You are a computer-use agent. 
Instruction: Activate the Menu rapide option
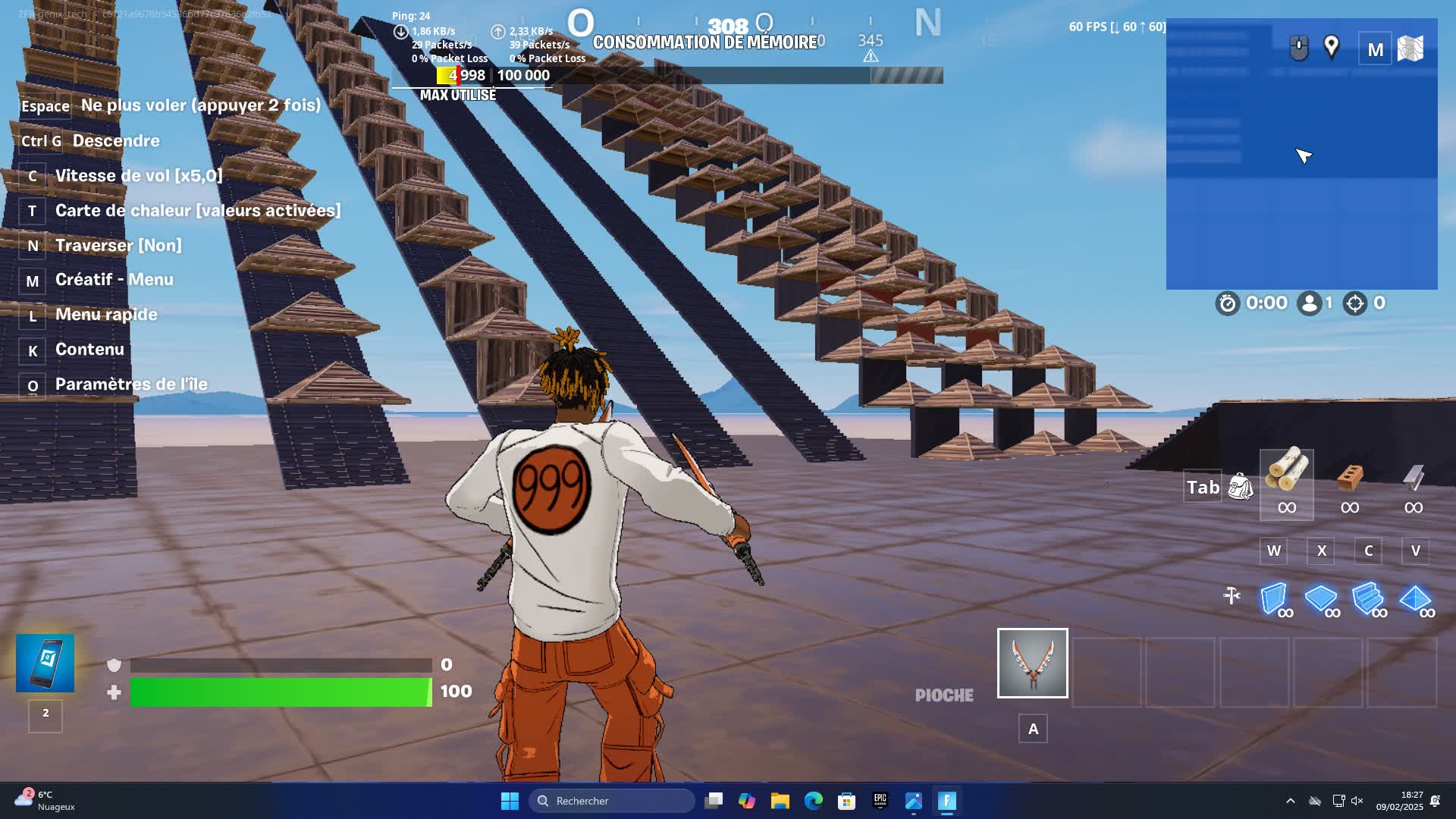[x=106, y=314]
